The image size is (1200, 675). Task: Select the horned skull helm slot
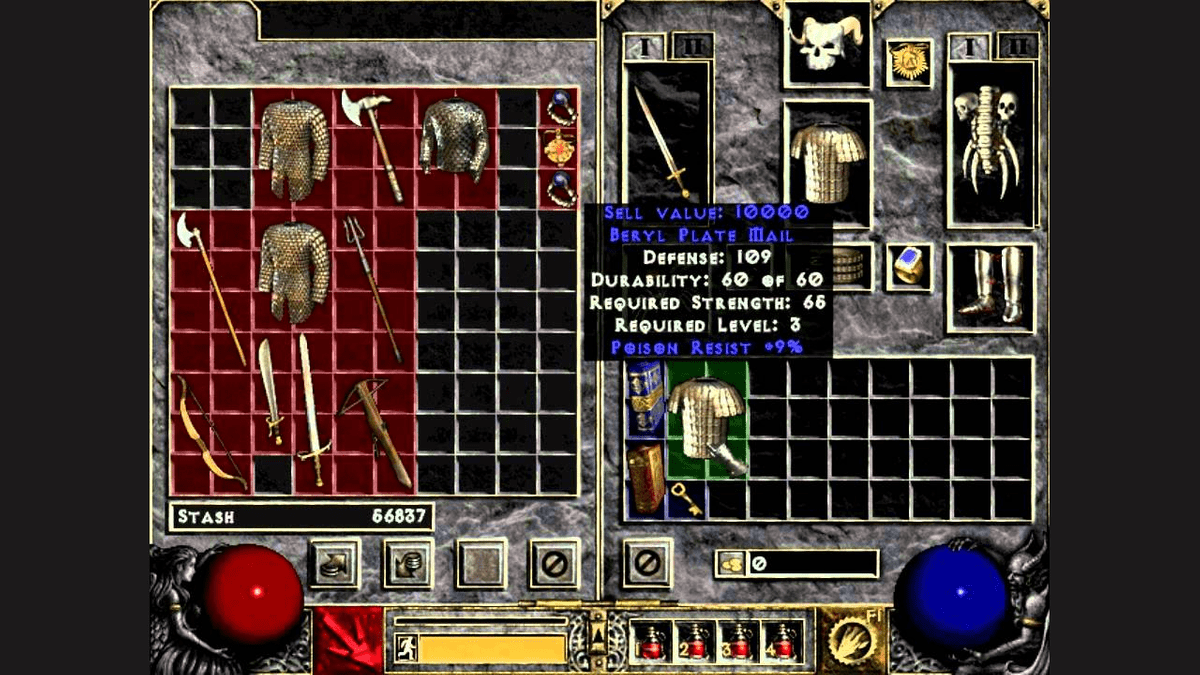click(x=826, y=45)
